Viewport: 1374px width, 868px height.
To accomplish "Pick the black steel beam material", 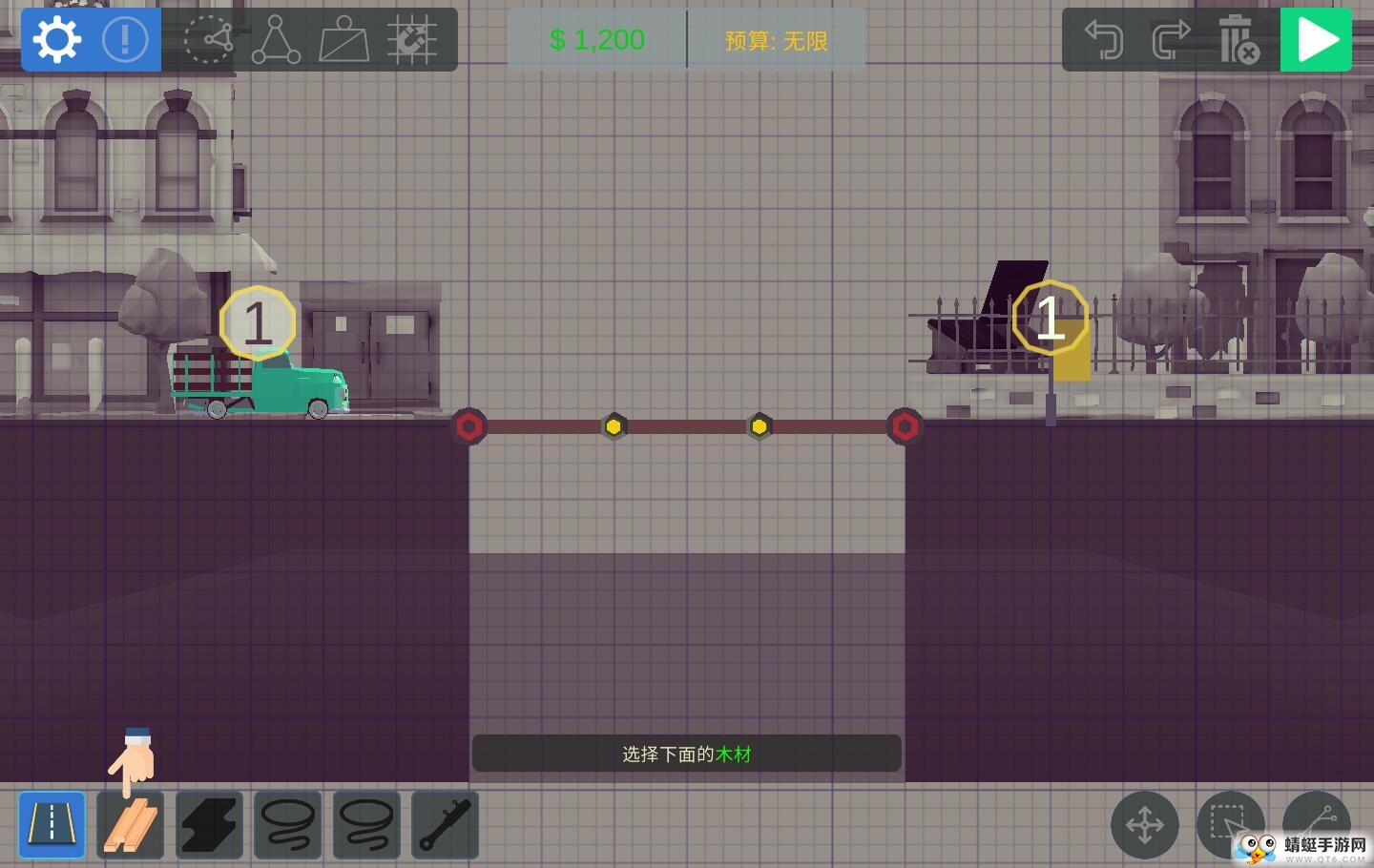I will pyautogui.click(x=209, y=825).
